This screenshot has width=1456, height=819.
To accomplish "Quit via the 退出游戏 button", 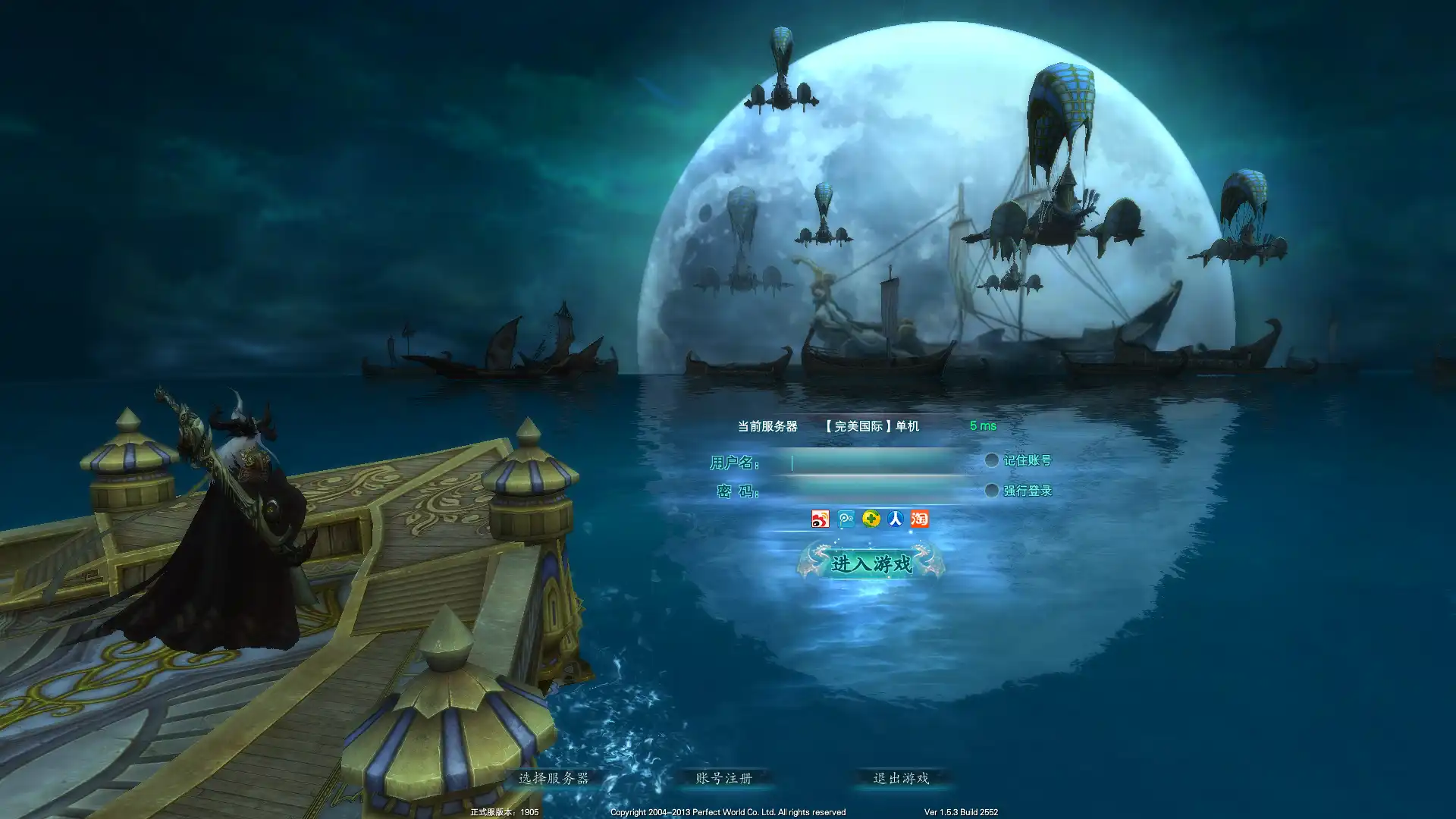I will click(x=901, y=778).
